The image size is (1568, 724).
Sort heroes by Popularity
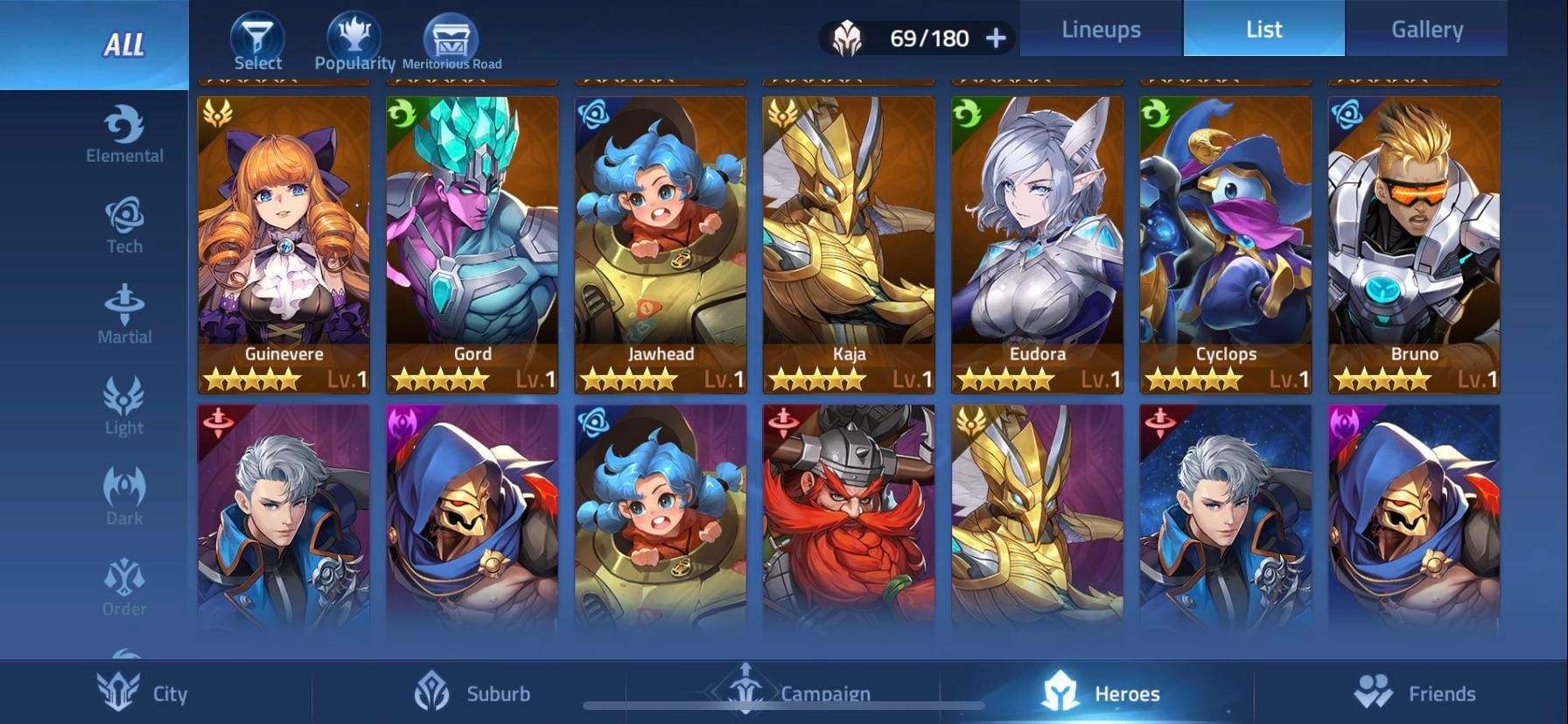click(x=354, y=42)
